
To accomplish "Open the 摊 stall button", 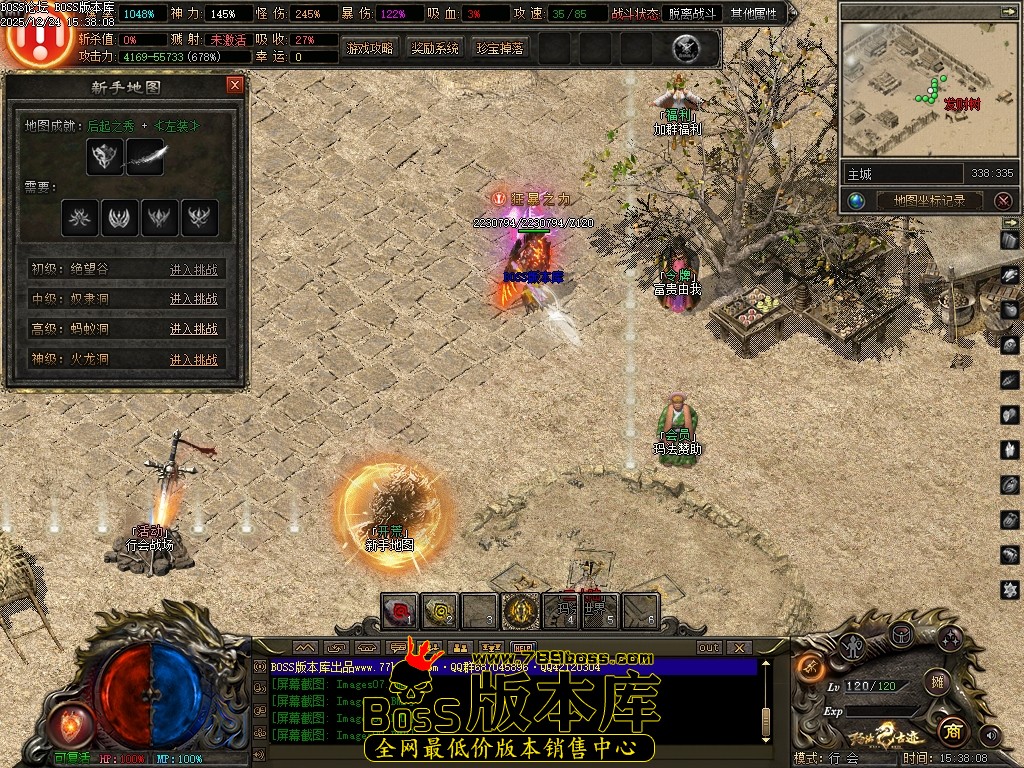I will [936, 682].
